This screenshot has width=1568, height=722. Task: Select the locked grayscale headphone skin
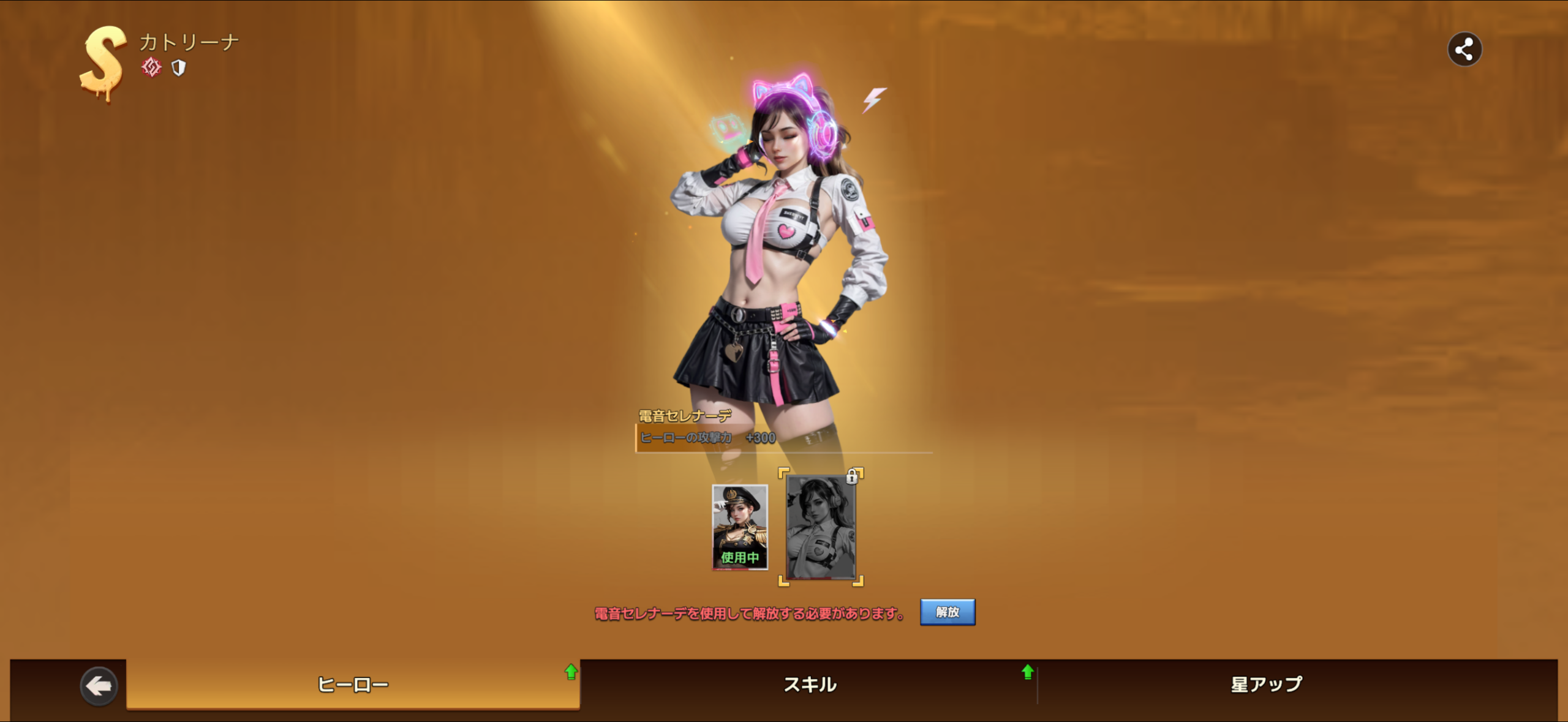pos(820,527)
